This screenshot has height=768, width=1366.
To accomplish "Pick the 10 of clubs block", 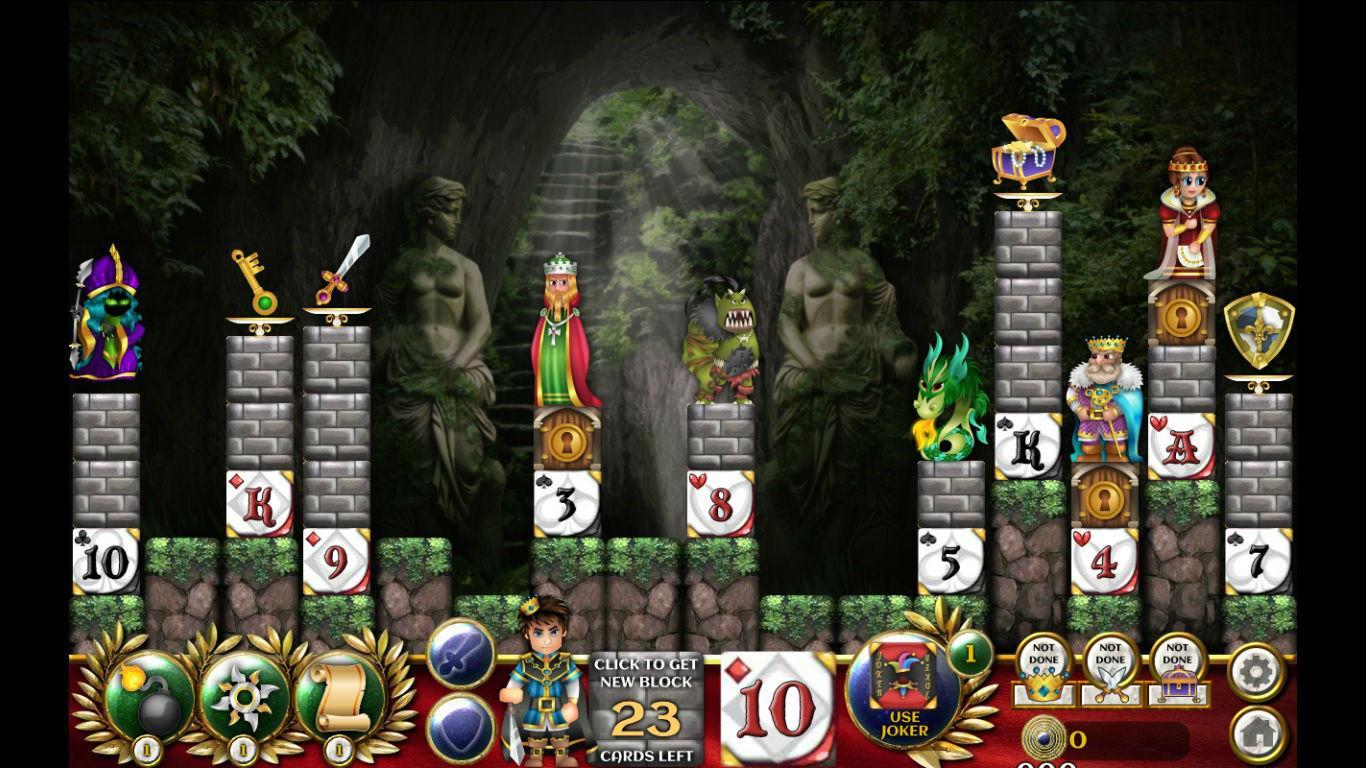I will point(106,561).
